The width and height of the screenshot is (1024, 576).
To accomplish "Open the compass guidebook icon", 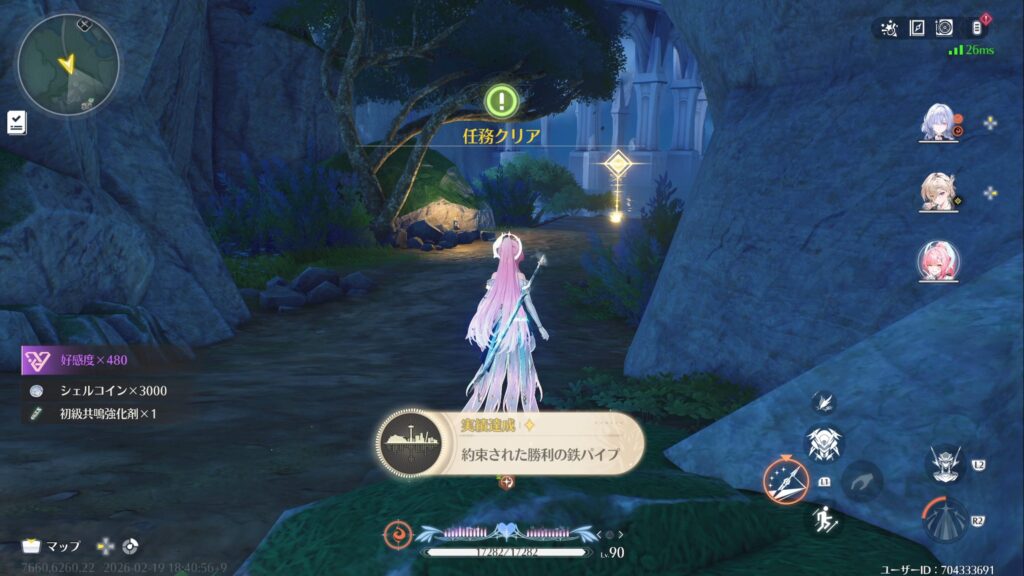I will (916, 28).
